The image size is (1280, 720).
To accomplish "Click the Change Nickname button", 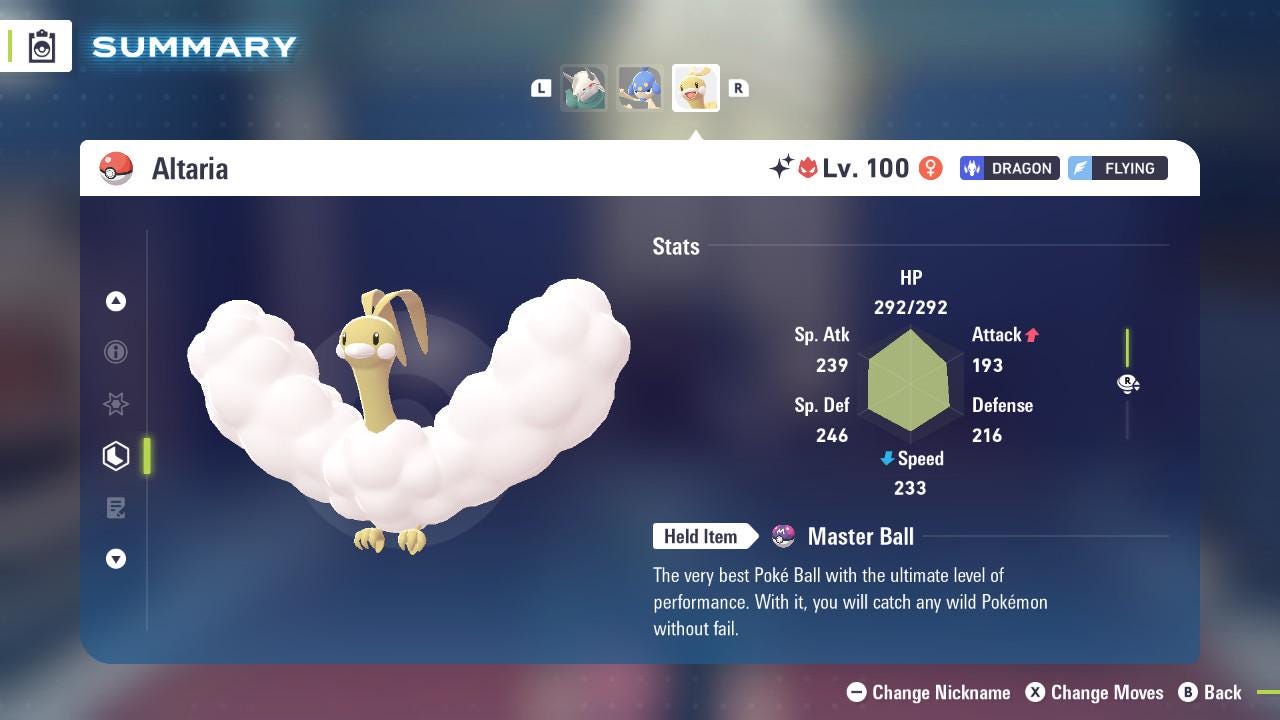I will click(928, 692).
